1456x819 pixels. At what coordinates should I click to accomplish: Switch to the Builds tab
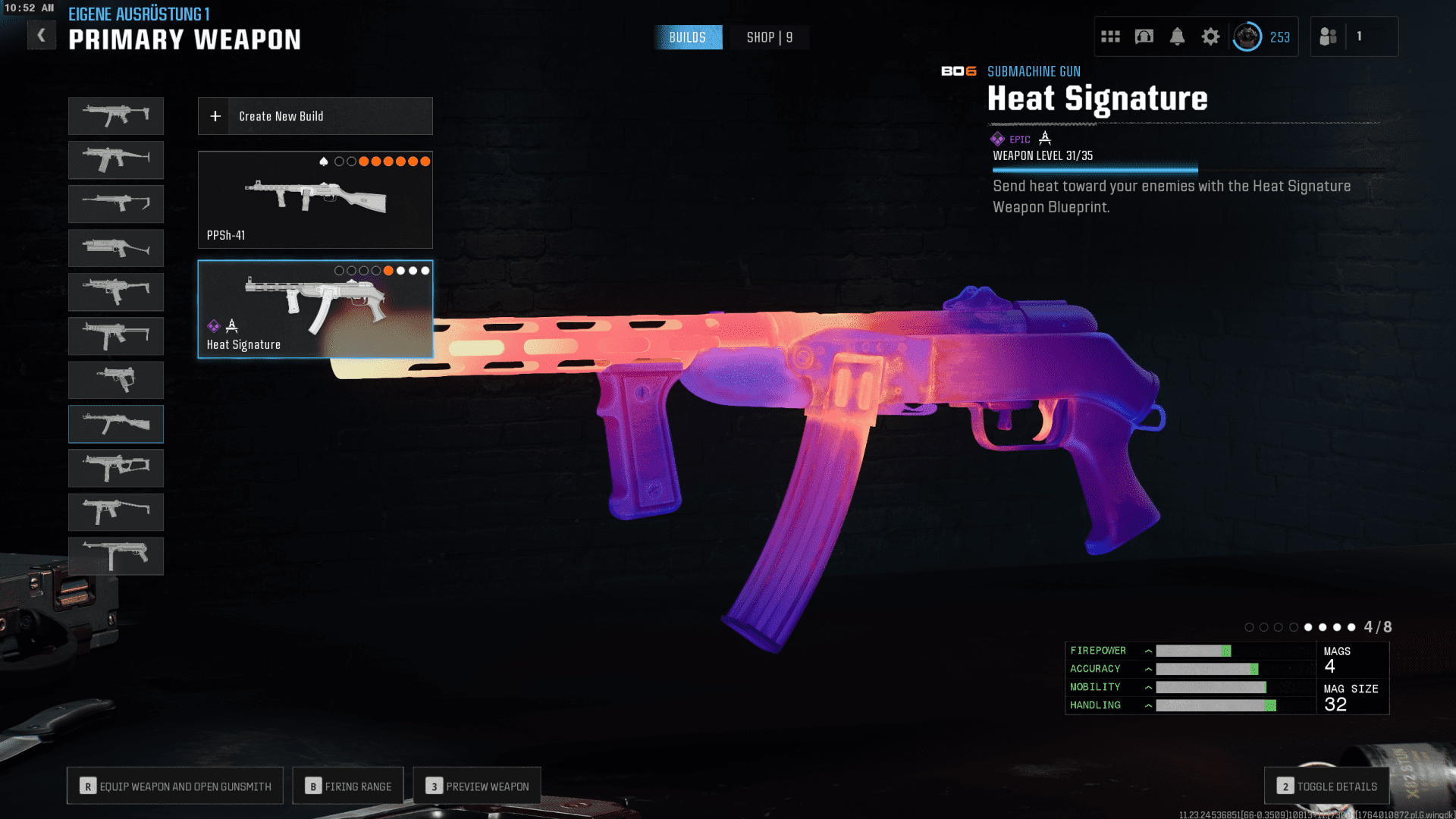pyautogui.click(x=687, y=37)
